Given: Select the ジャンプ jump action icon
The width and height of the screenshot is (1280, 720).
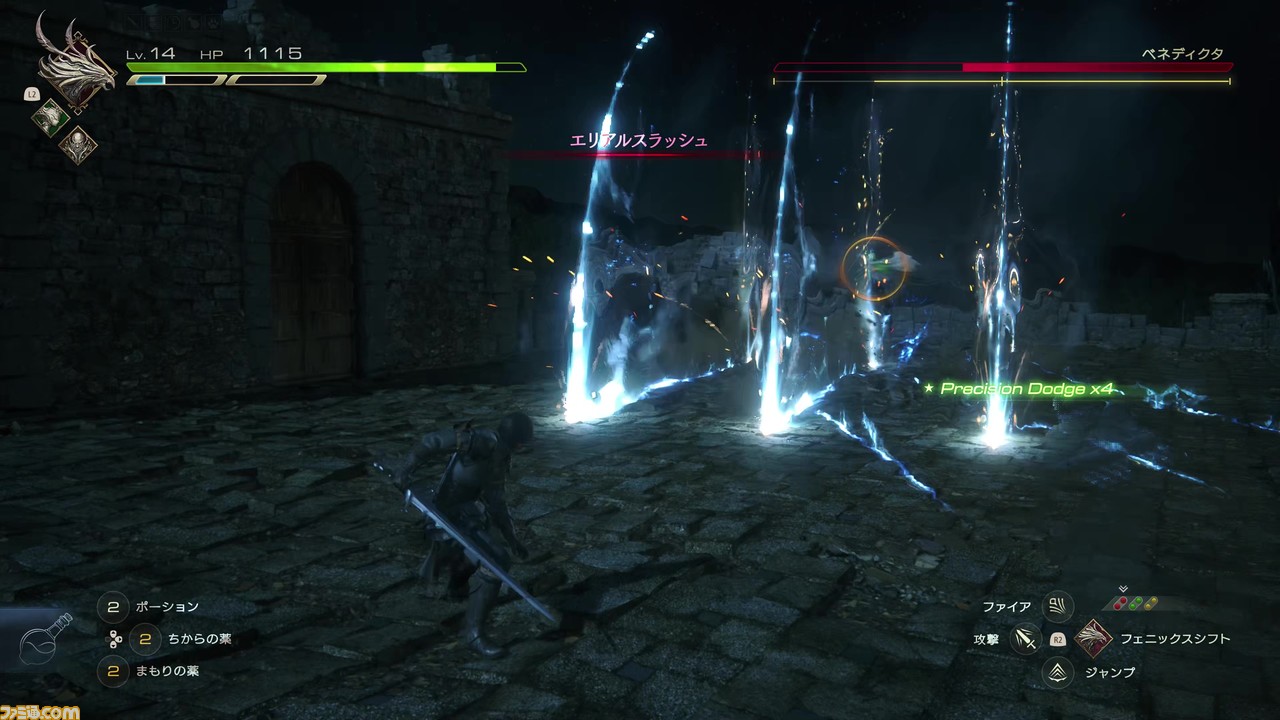Looking at the screenshot, I should coord(1057,672).
